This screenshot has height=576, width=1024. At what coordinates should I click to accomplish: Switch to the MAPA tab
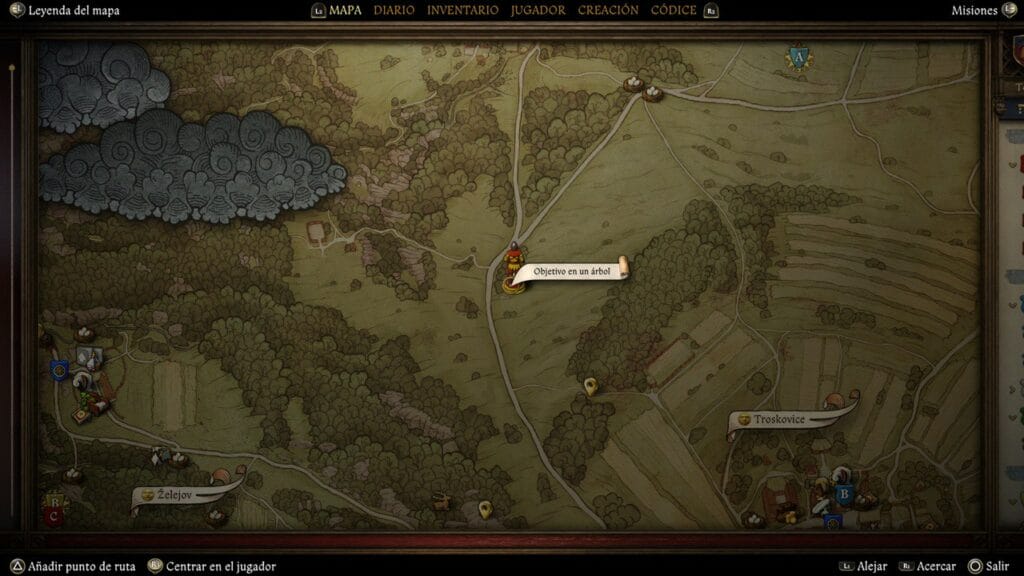tap(345, 10)
